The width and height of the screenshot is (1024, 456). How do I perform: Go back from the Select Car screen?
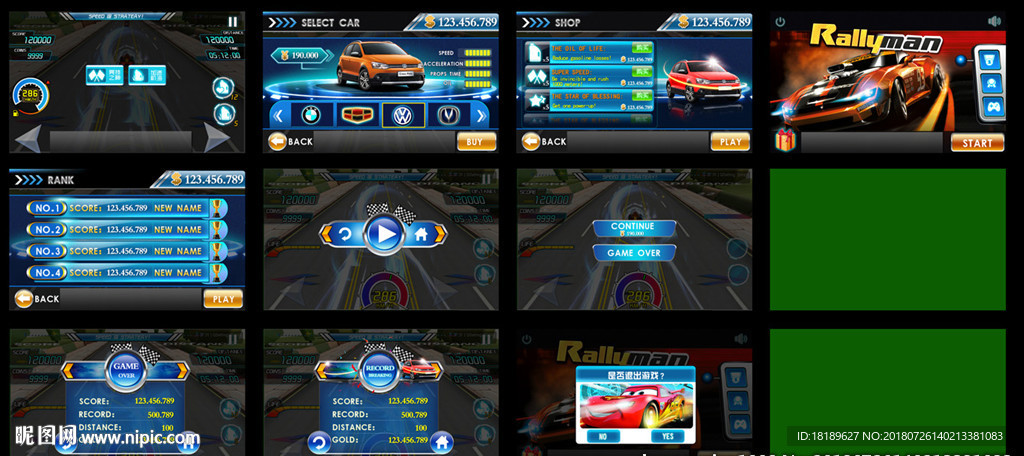(290, 142)
